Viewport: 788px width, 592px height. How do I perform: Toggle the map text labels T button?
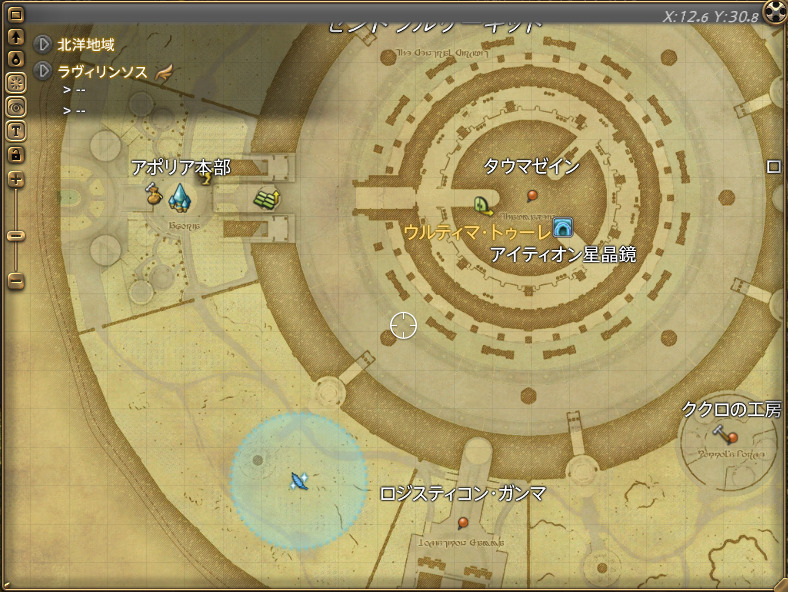click(x=16, y=130)
